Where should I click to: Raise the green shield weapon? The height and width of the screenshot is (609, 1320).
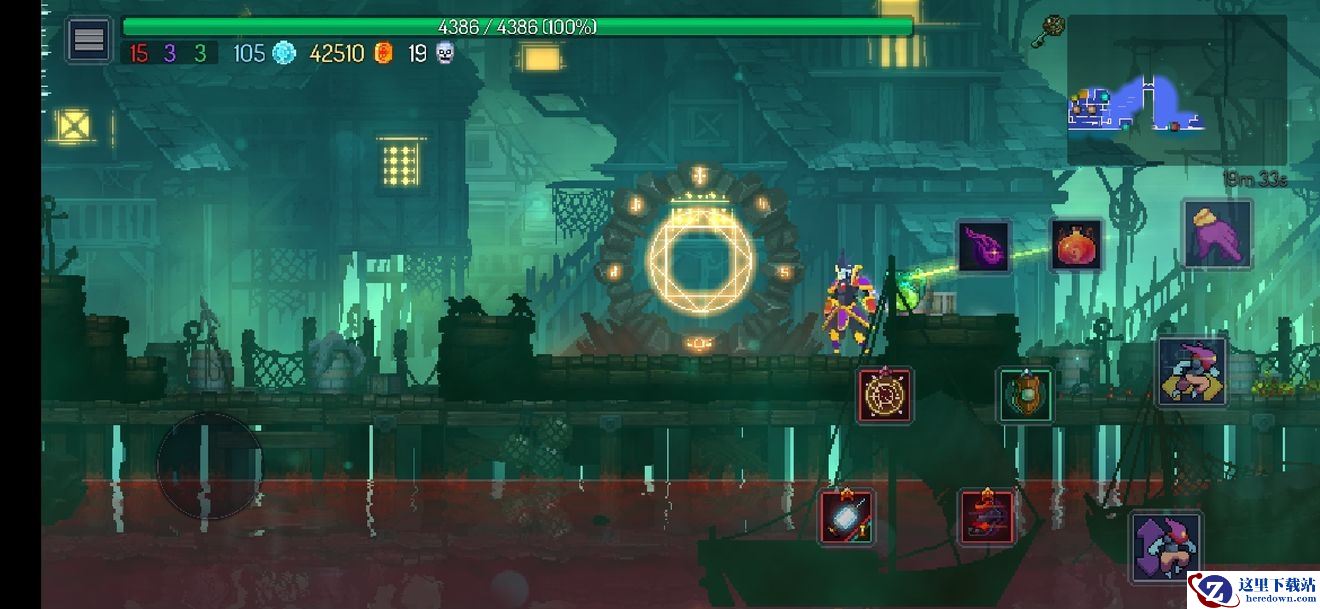point(1025,394)
